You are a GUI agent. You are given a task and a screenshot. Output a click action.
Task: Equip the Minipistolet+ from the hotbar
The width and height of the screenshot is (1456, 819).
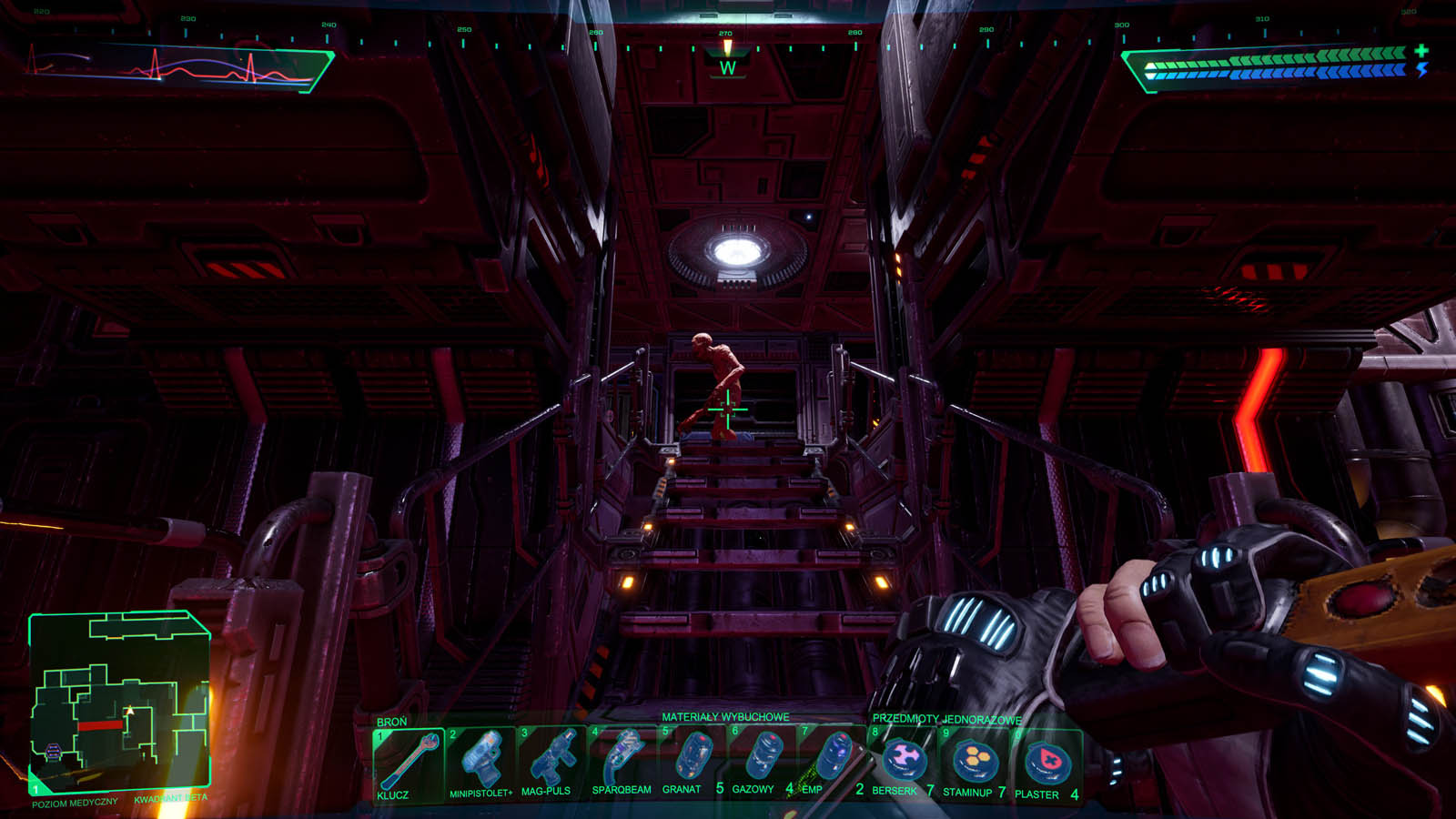coord(480,763)
